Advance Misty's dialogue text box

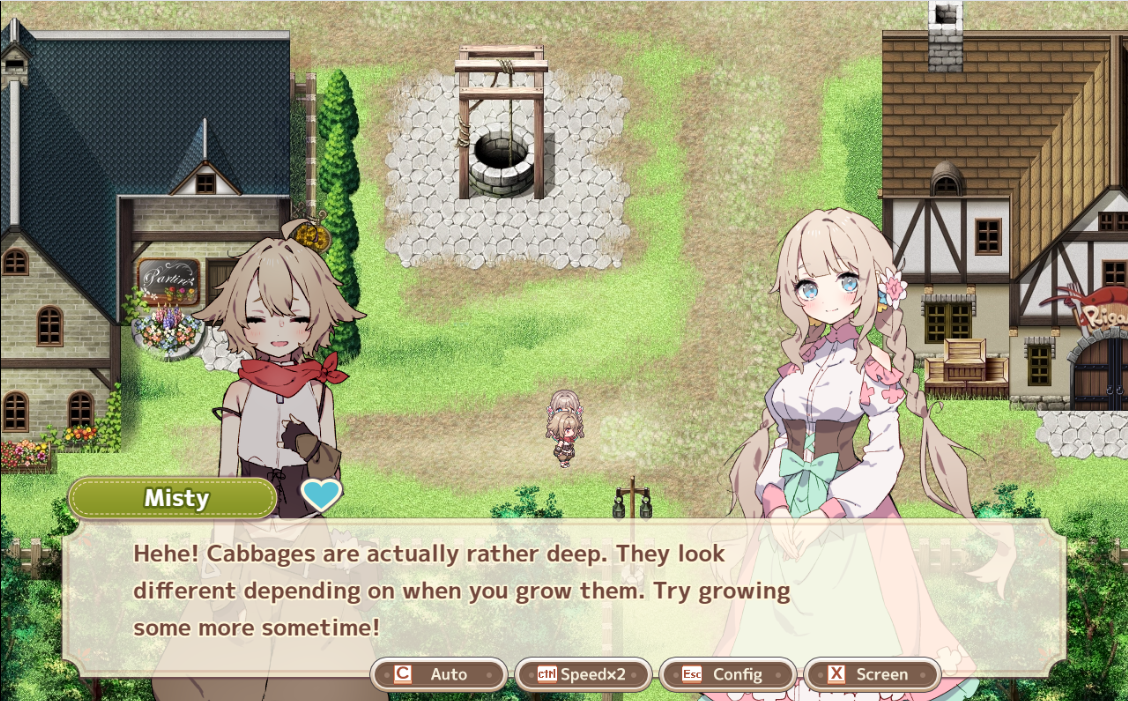[563, 592]
